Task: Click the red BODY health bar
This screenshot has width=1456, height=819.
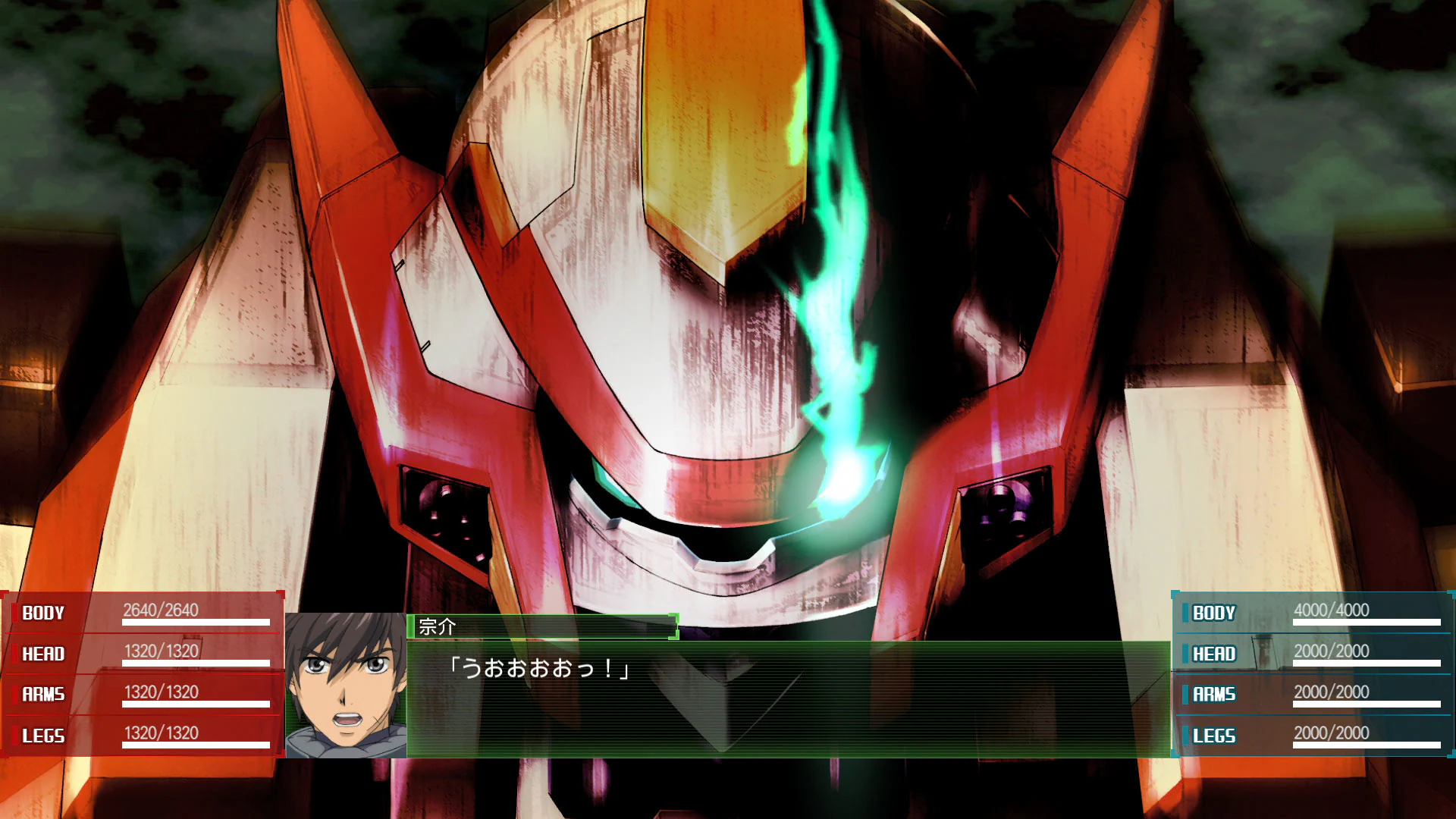Action: 196,623
